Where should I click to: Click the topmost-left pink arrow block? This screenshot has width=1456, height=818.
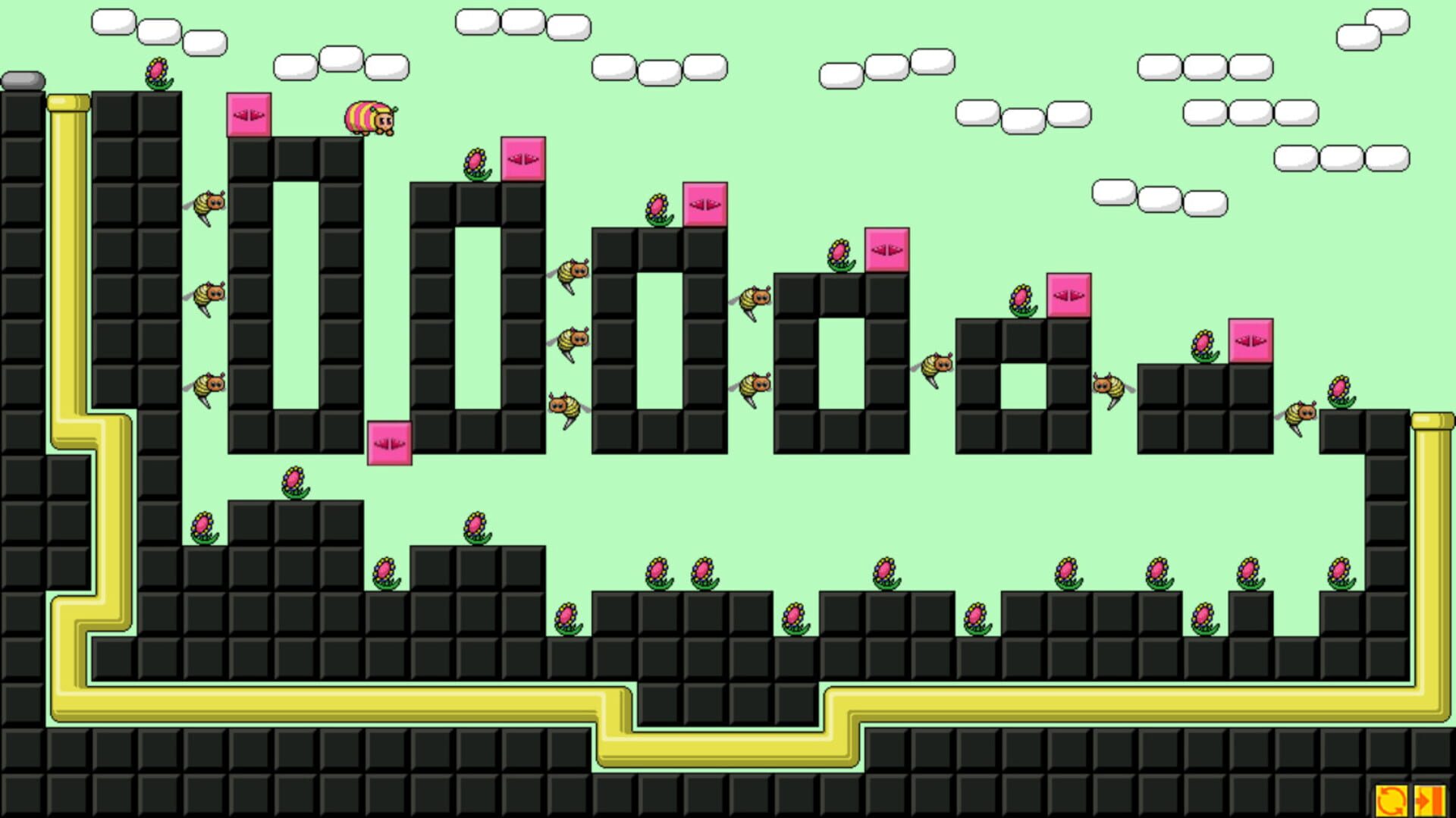click(x=249, y=115)
